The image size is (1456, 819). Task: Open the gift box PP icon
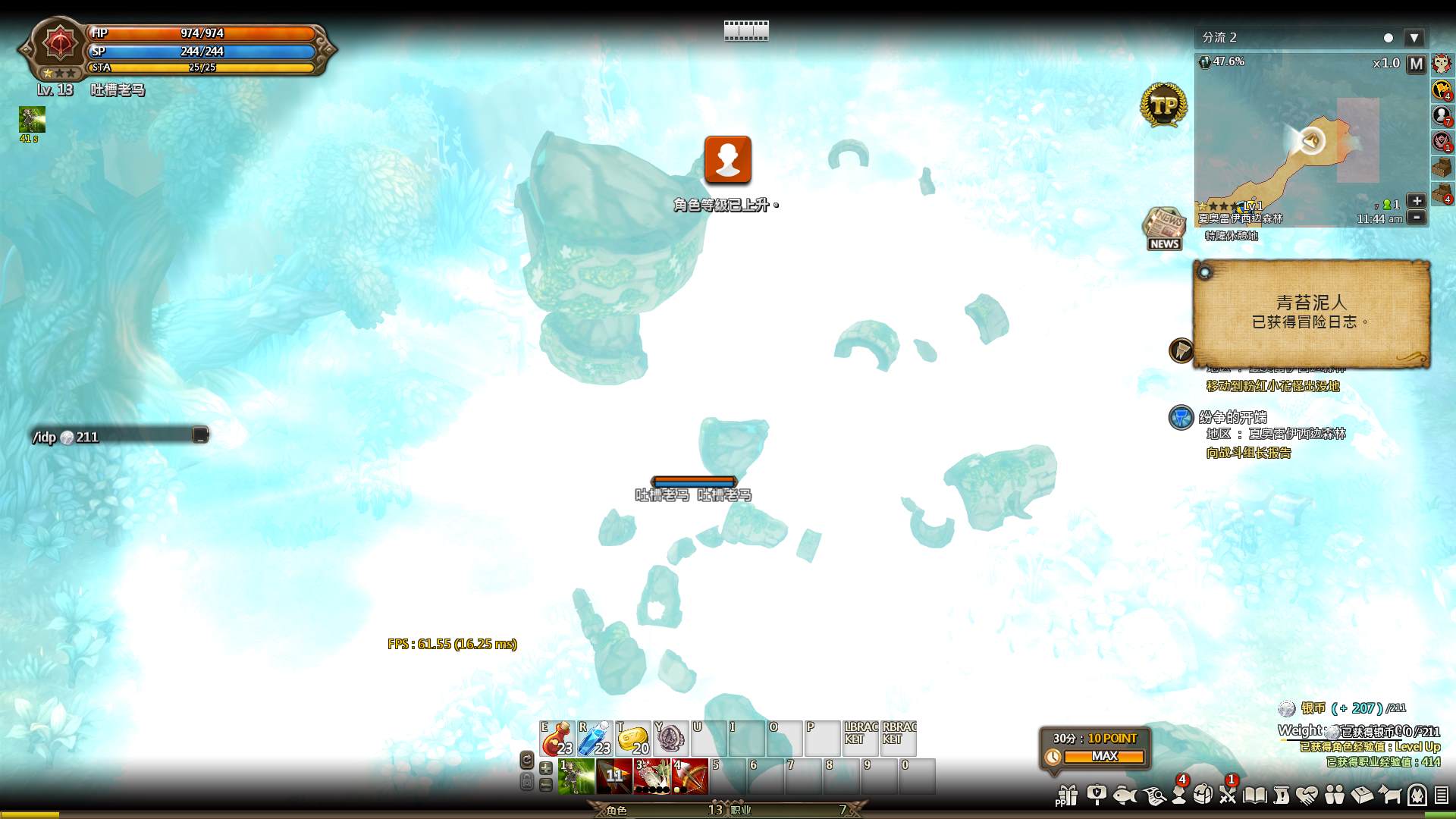[x=1067, y=795]
